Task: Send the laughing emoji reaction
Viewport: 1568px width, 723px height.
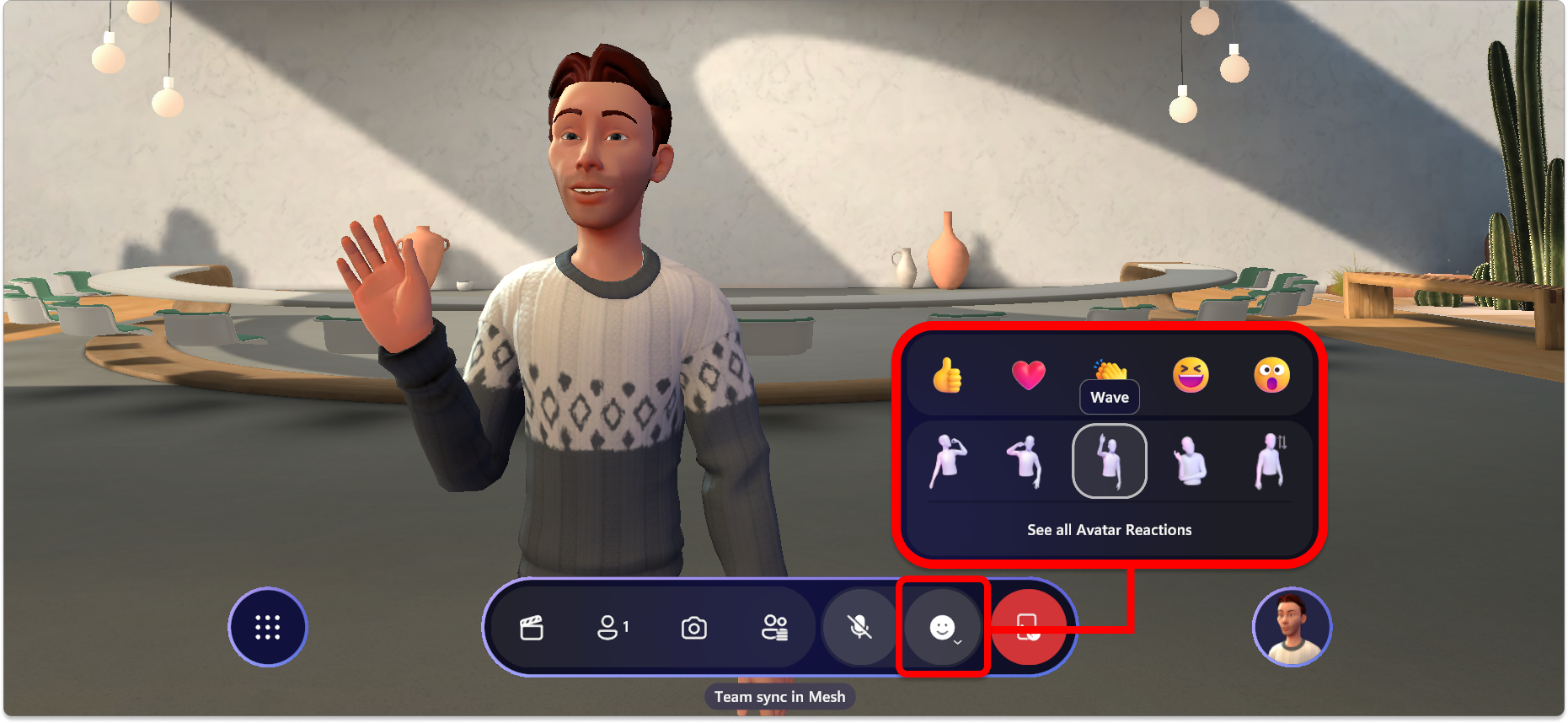Action: pyautogui.click(x=1191, y=377)
